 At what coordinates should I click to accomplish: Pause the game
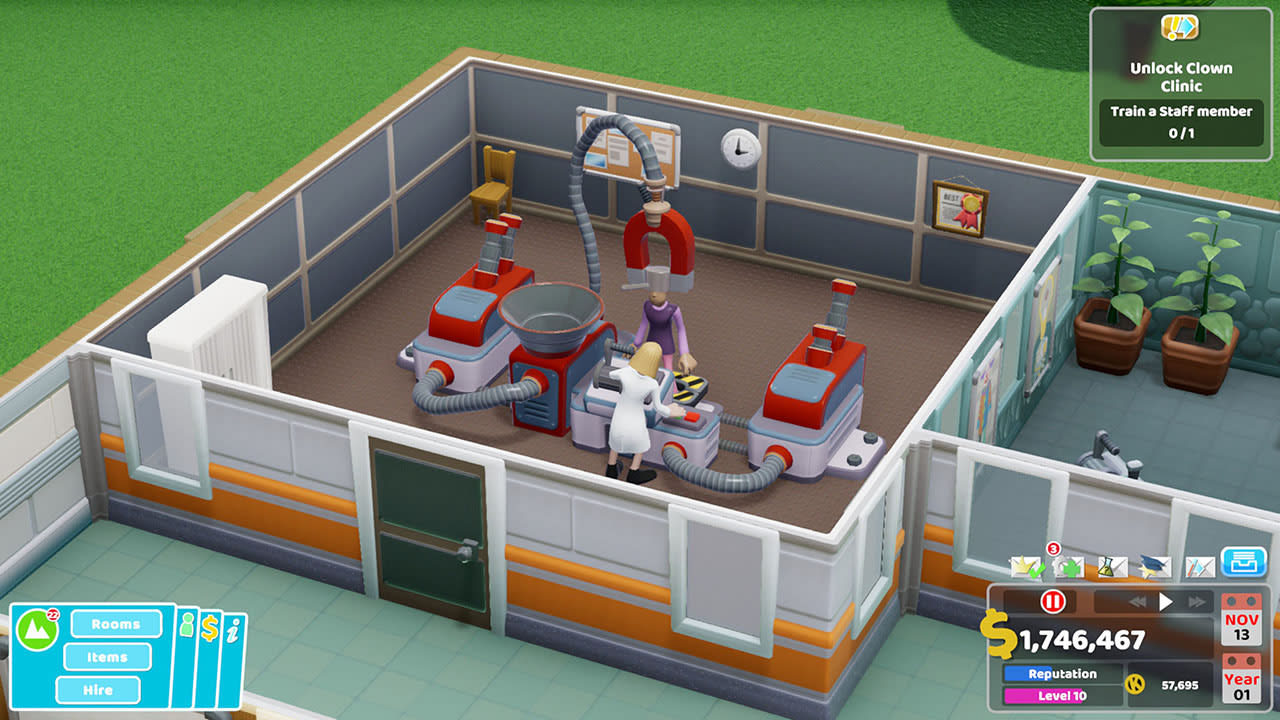[1053, 601]
